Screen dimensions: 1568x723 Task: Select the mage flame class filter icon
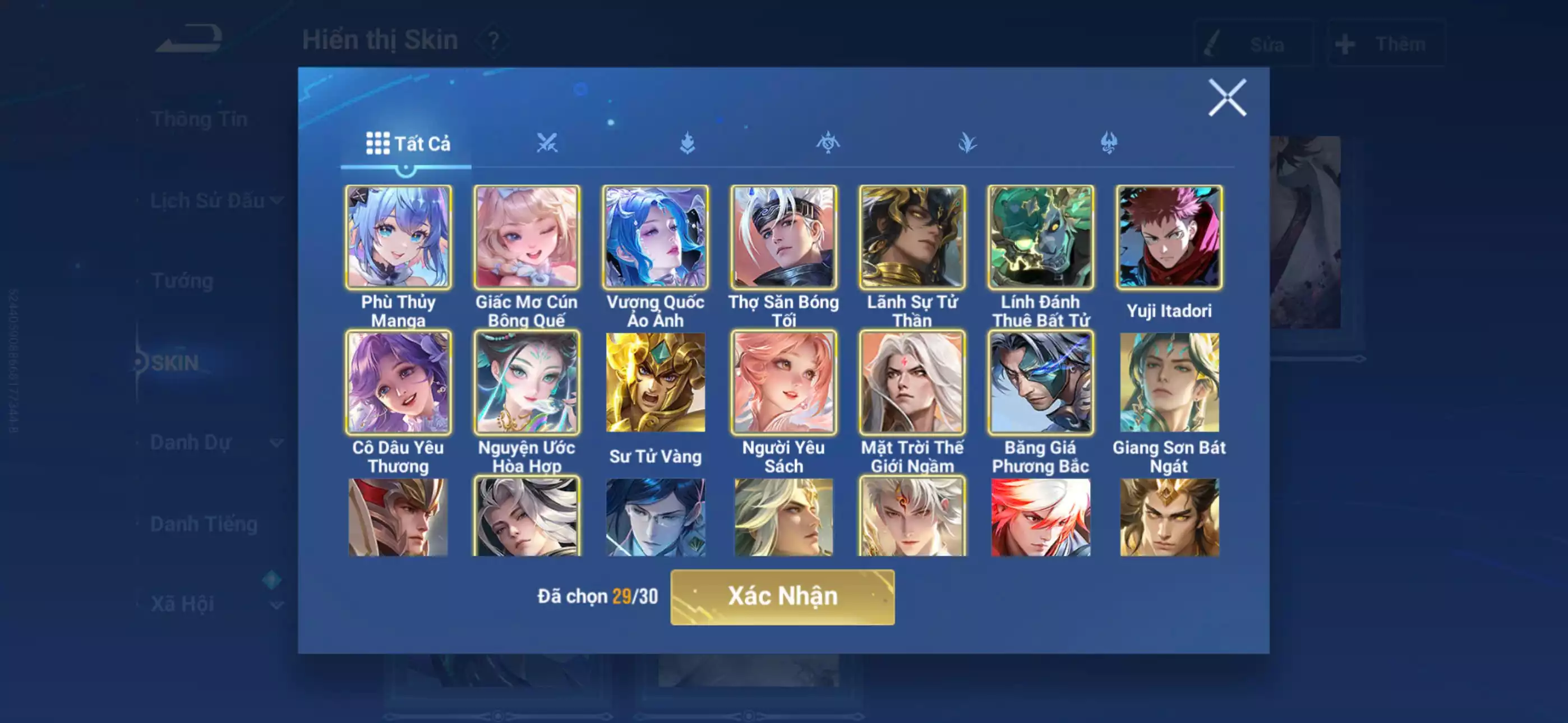(688, 143)
